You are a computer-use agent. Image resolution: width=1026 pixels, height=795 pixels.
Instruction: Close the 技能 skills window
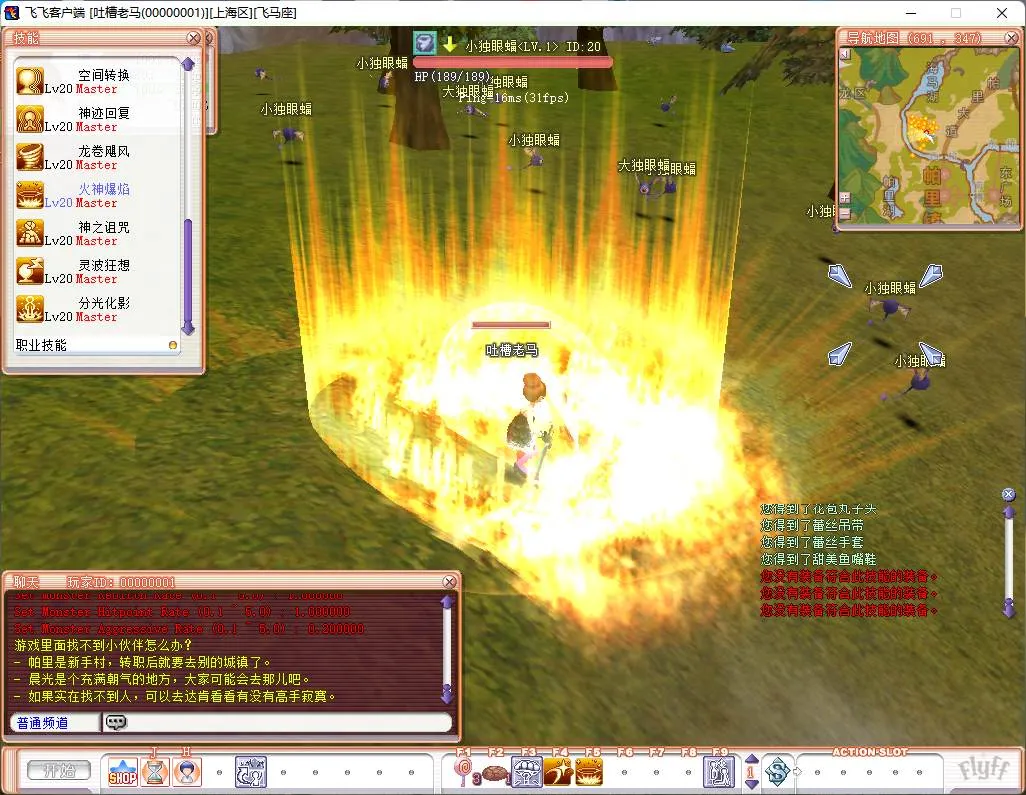[x=194, y=38]
